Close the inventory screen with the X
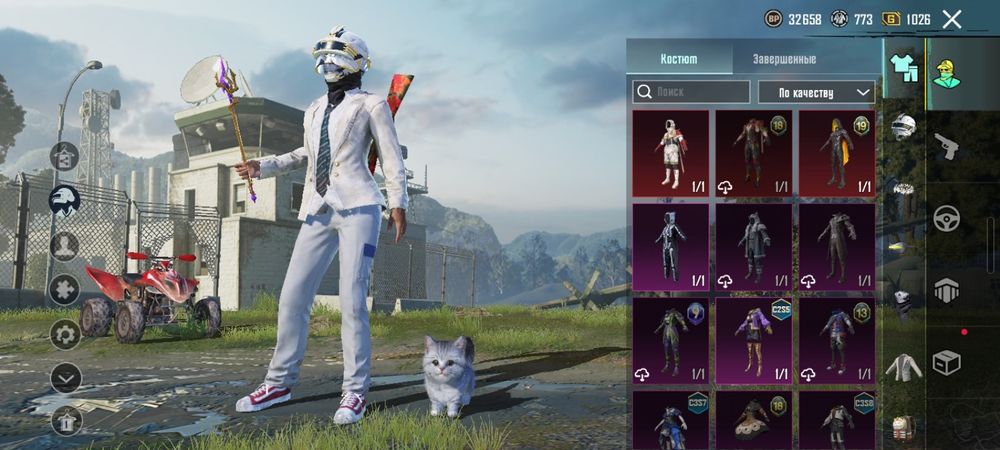Viewport: 1000px width, 450px height. click(x=952, y=19)
